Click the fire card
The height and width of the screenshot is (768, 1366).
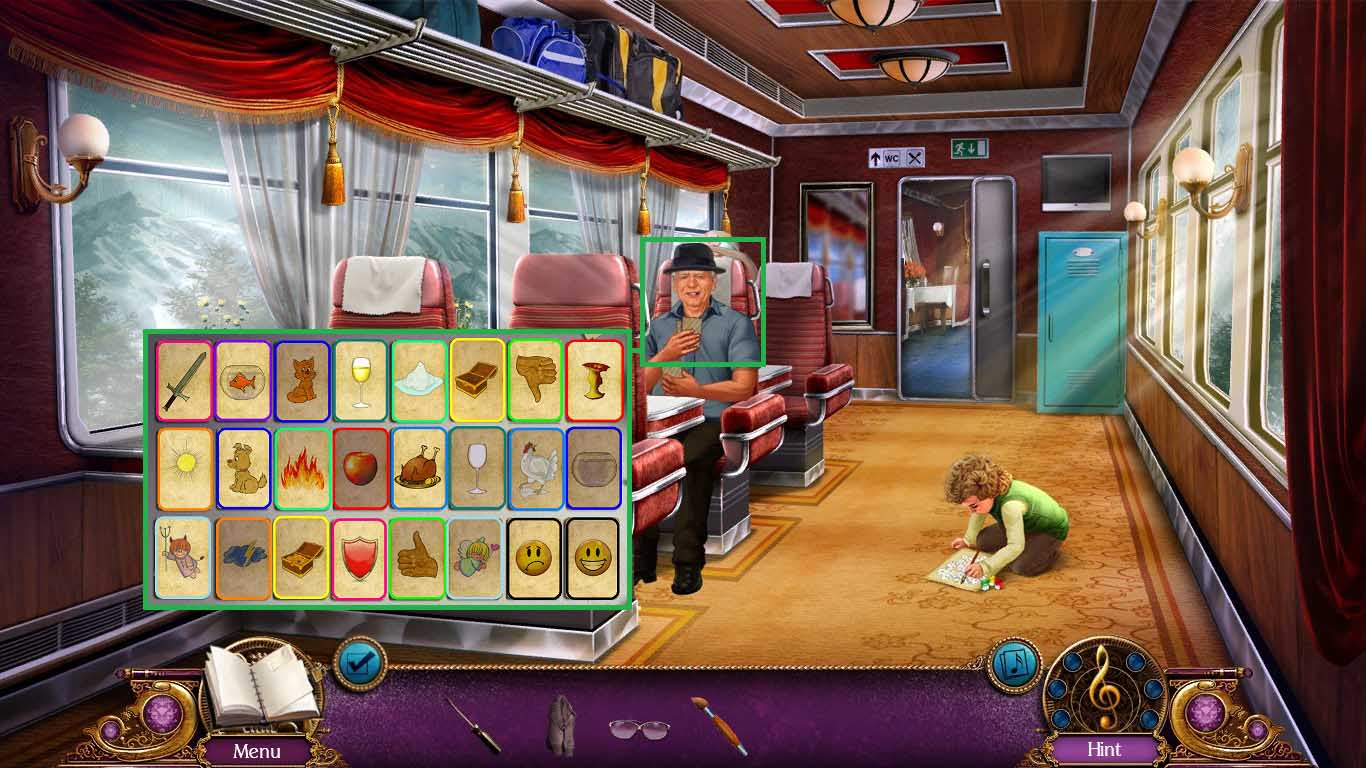click(x=301, y=468)
